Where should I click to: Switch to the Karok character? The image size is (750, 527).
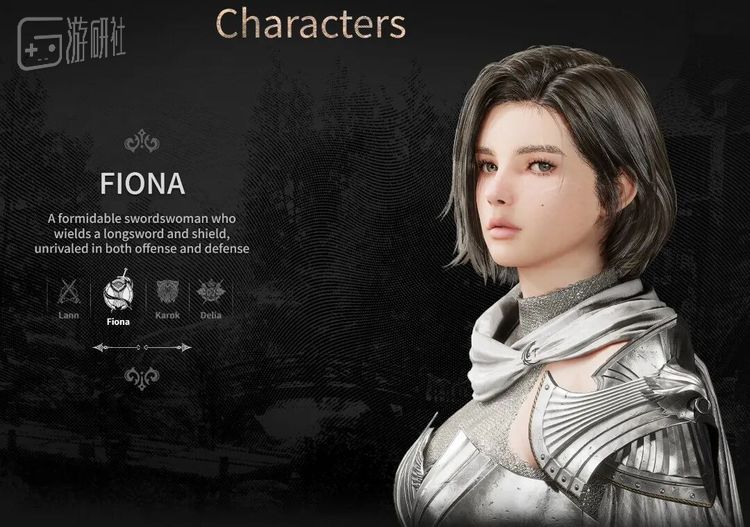pyautogui.click(x=165, y=292)
